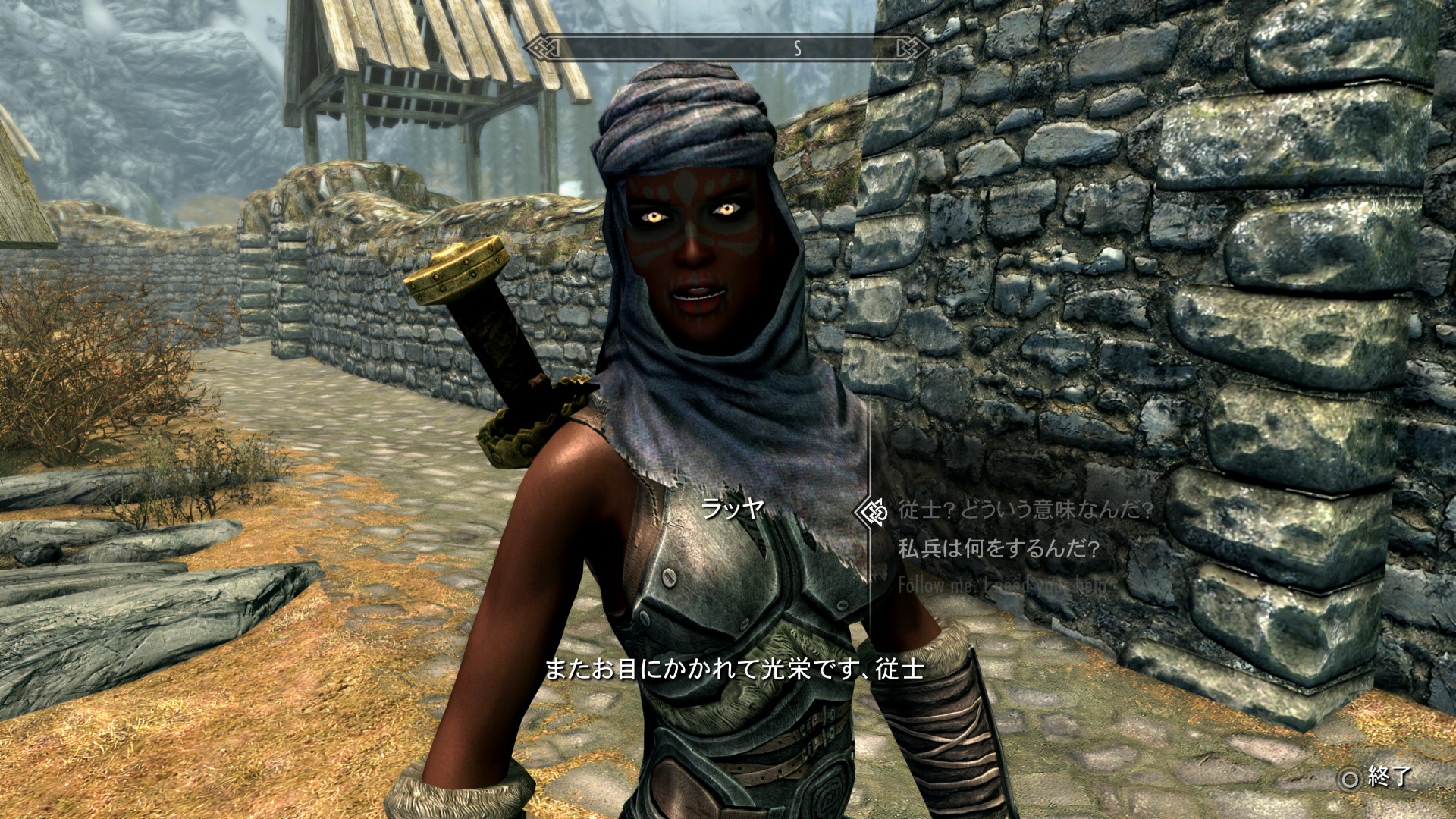Ask "私兵は何をするんだ？" dialogue option
Screen dimensions: 1456x819
point(998,548)
